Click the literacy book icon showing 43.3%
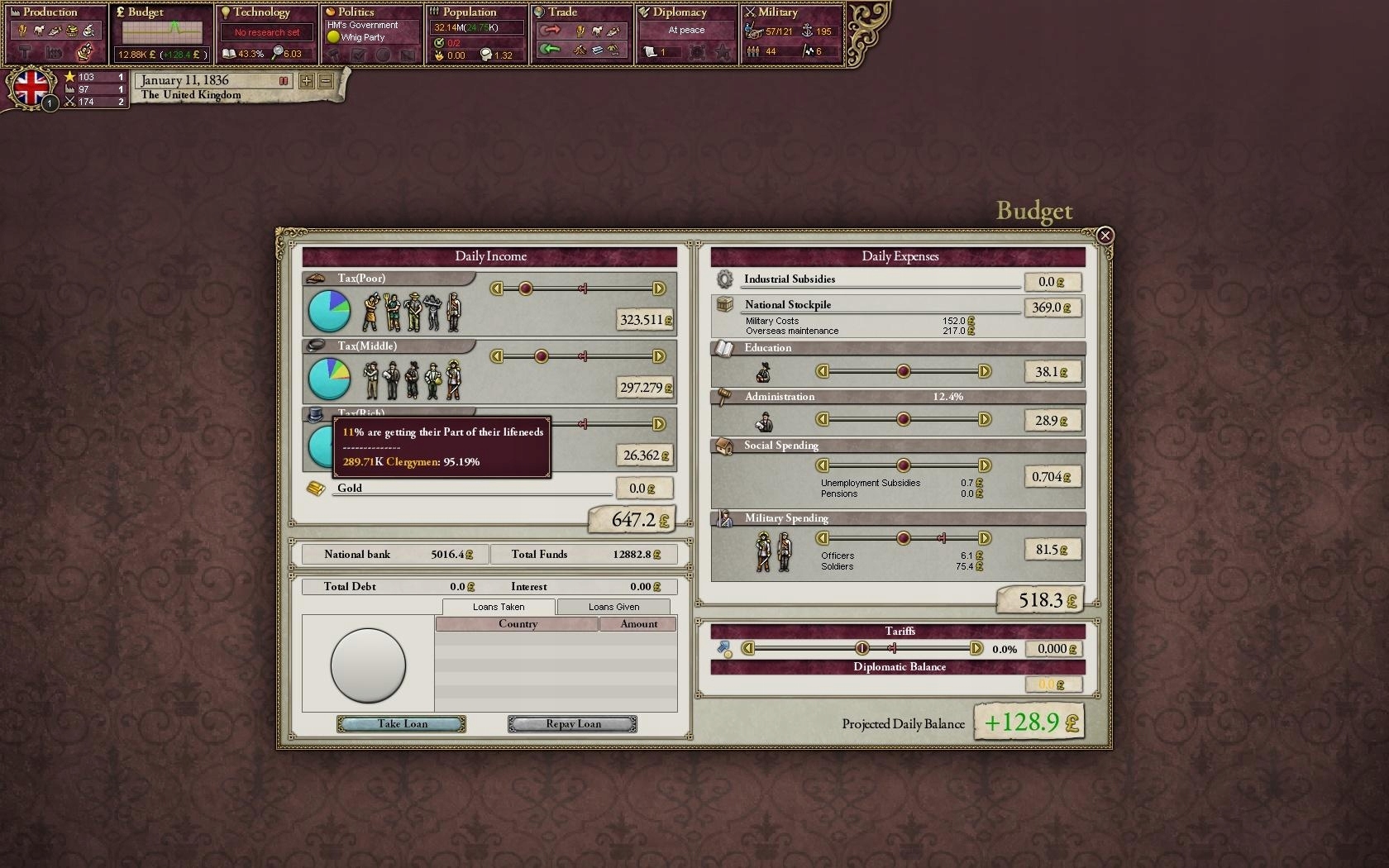Image resolution: width=1389 pixels, height=868 pixels. pyautogui.click(x=229, y=53)
